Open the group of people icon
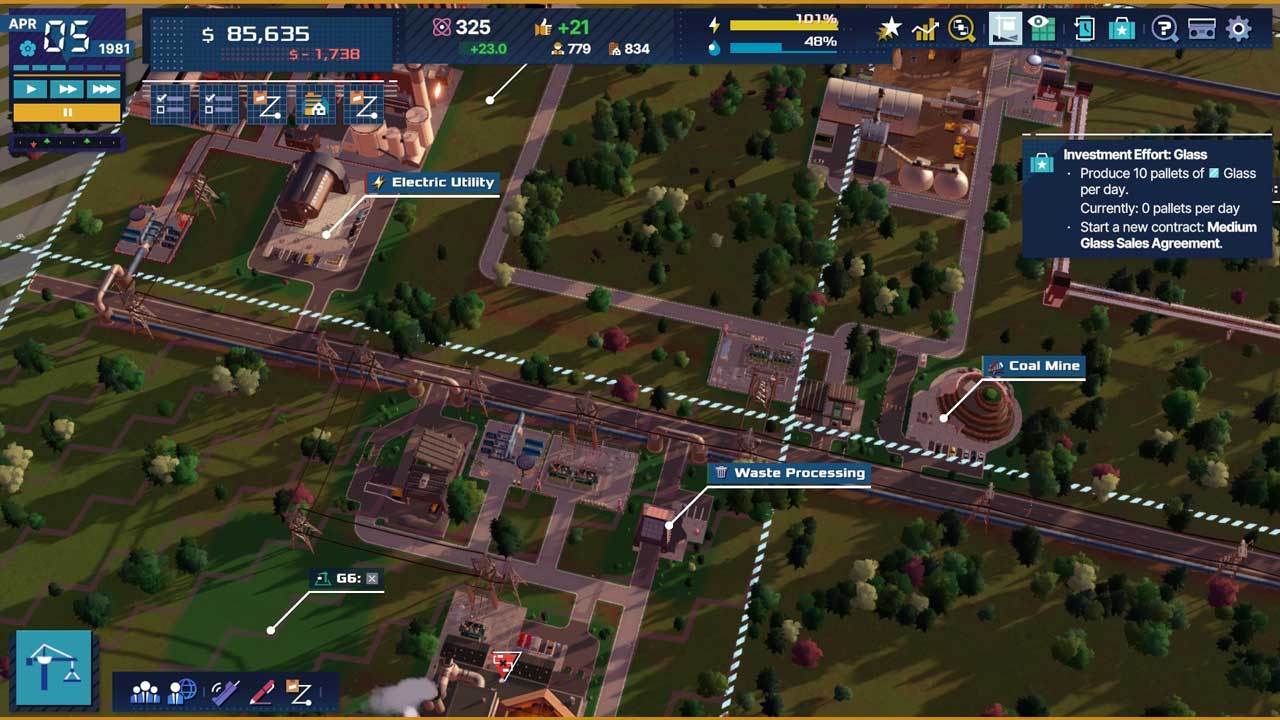This screenshot has height=720, width=1280. point(145,691)
